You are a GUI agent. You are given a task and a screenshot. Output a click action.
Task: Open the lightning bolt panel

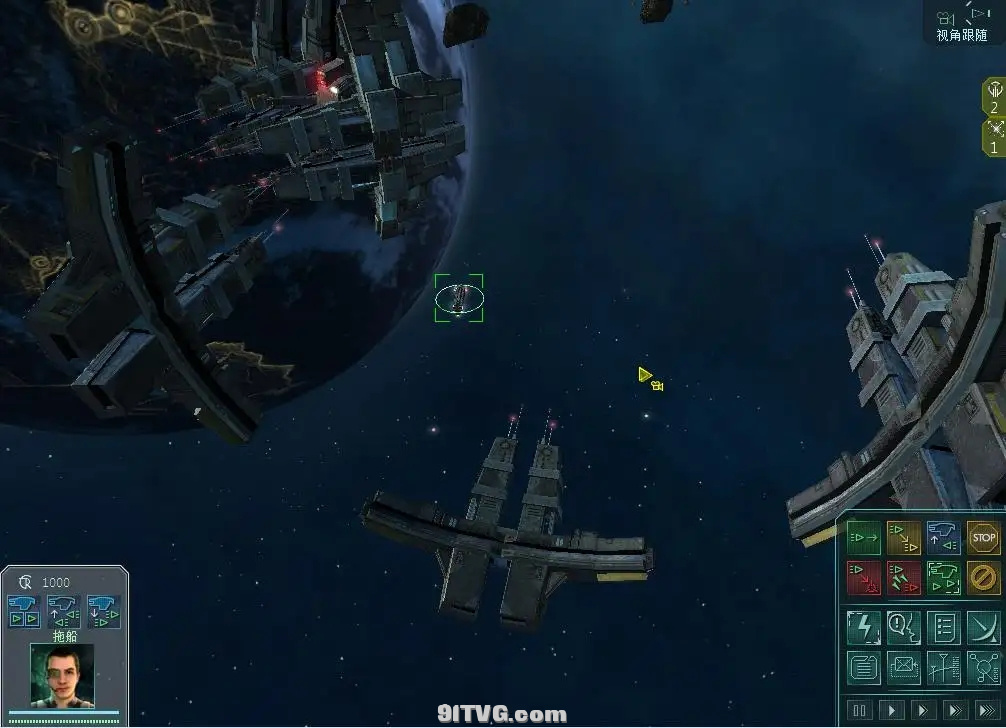coord(863,627)
